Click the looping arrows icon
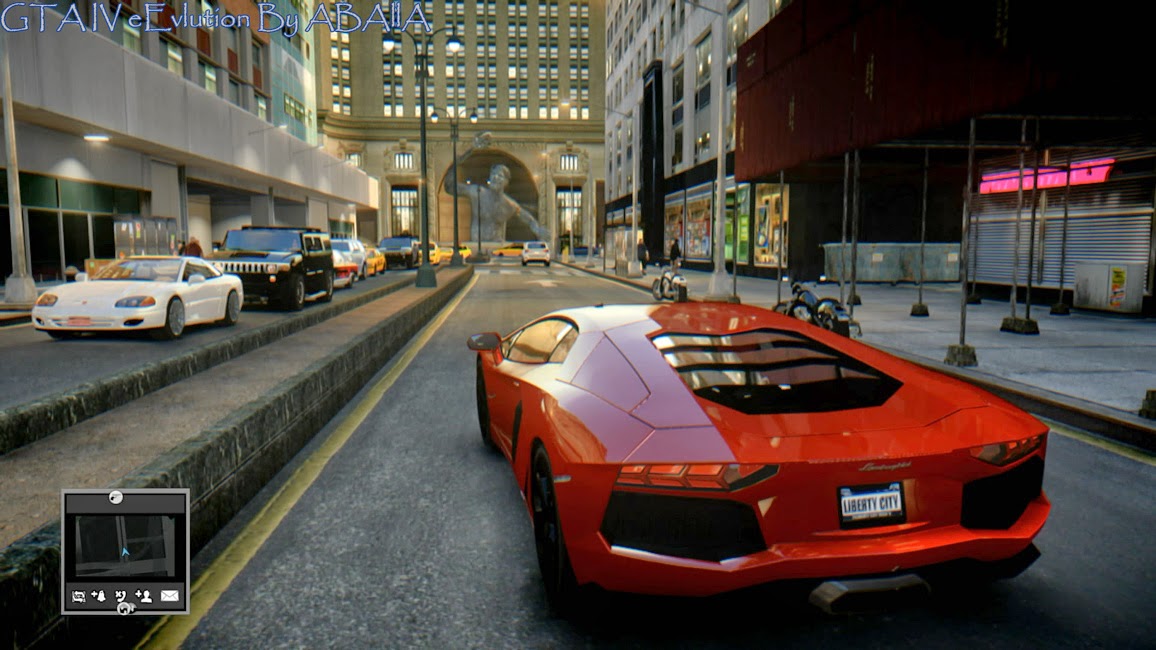 78,596
